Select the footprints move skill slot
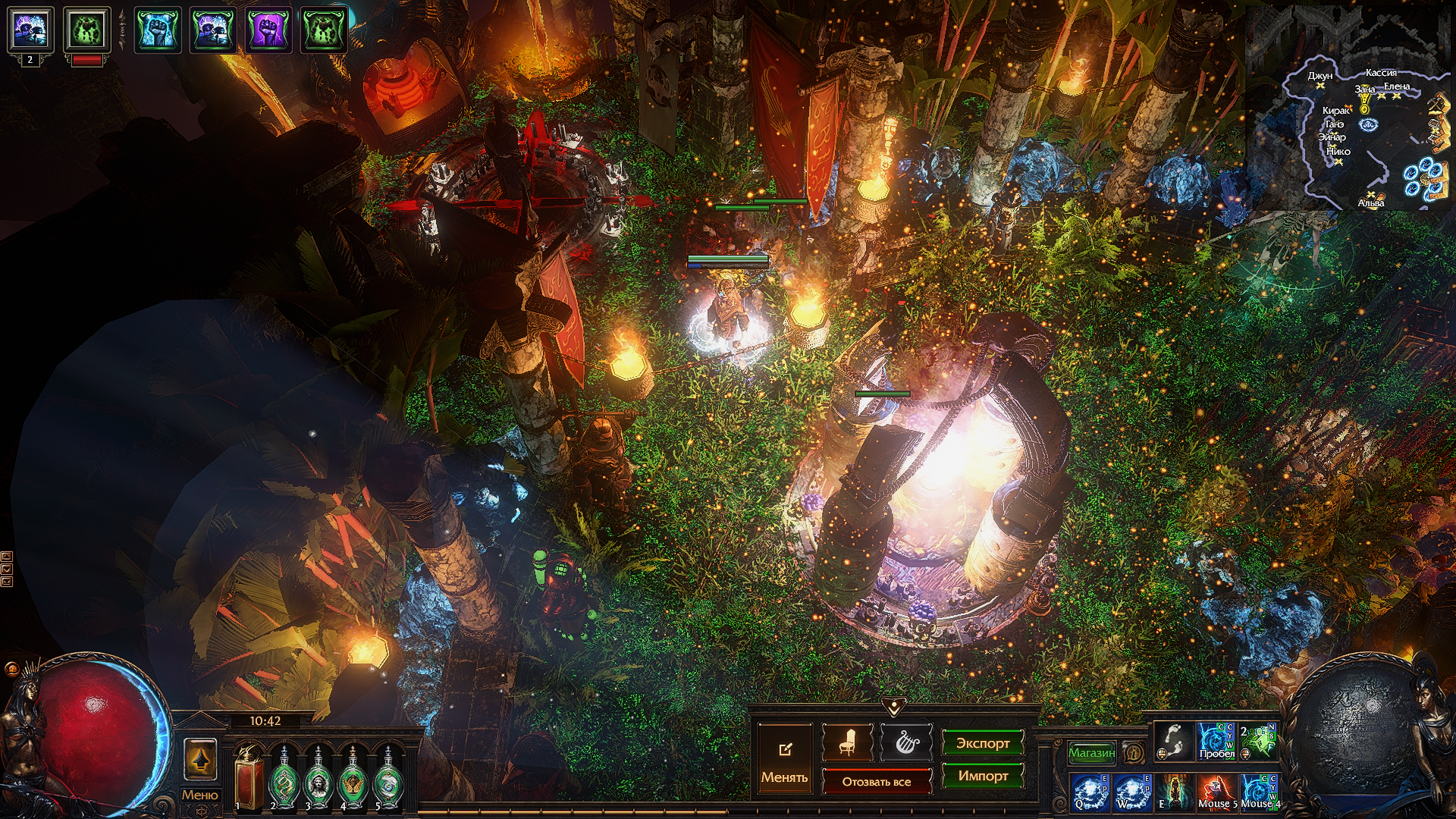 (1172, 741)
